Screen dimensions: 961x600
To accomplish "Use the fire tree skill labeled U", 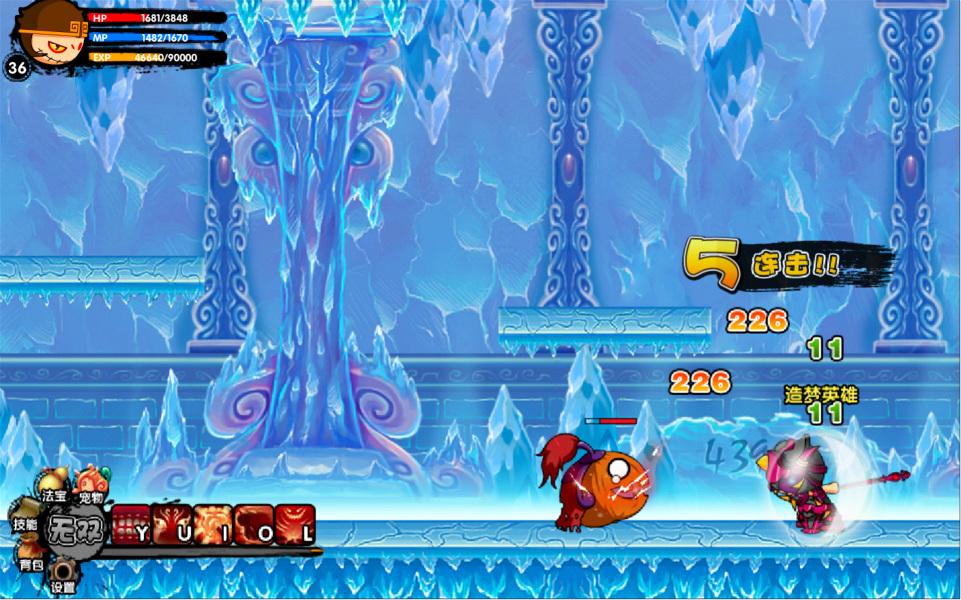I will [172, 523].
